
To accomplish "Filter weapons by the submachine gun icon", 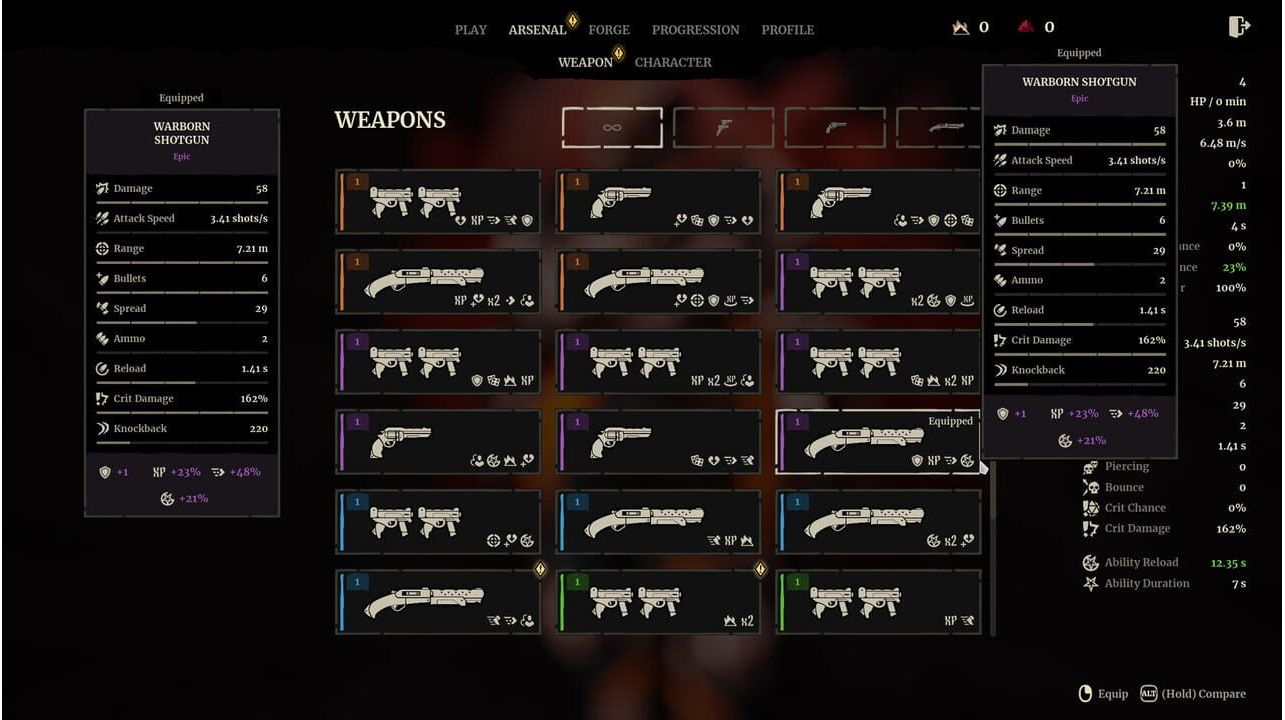I will (x=723, y=128).
